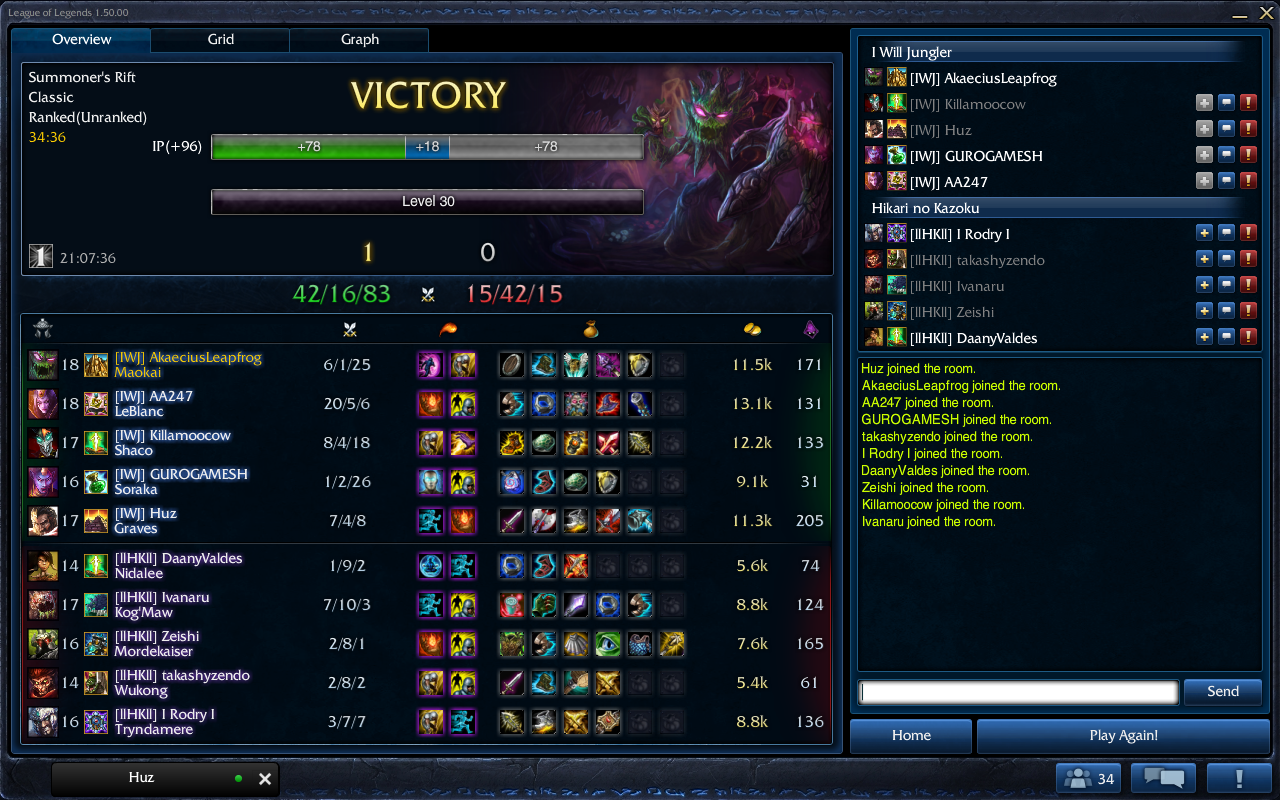The image size is (1280, 800).
Task: Click the chat message input field
Action: coord(1017,691)
